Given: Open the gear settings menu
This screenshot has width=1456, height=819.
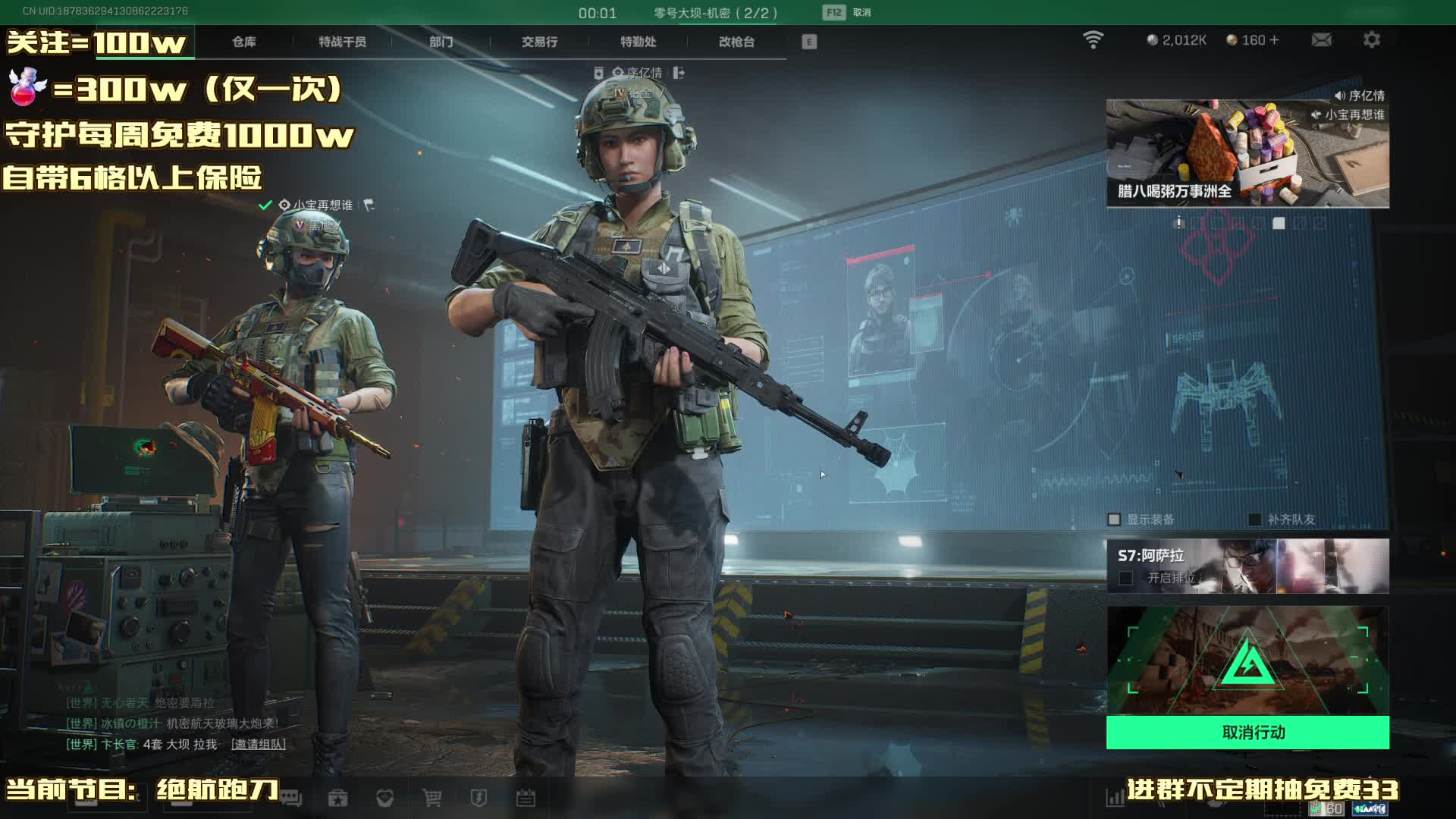Looking at the screenshot, I should [x=1371, y=40].
